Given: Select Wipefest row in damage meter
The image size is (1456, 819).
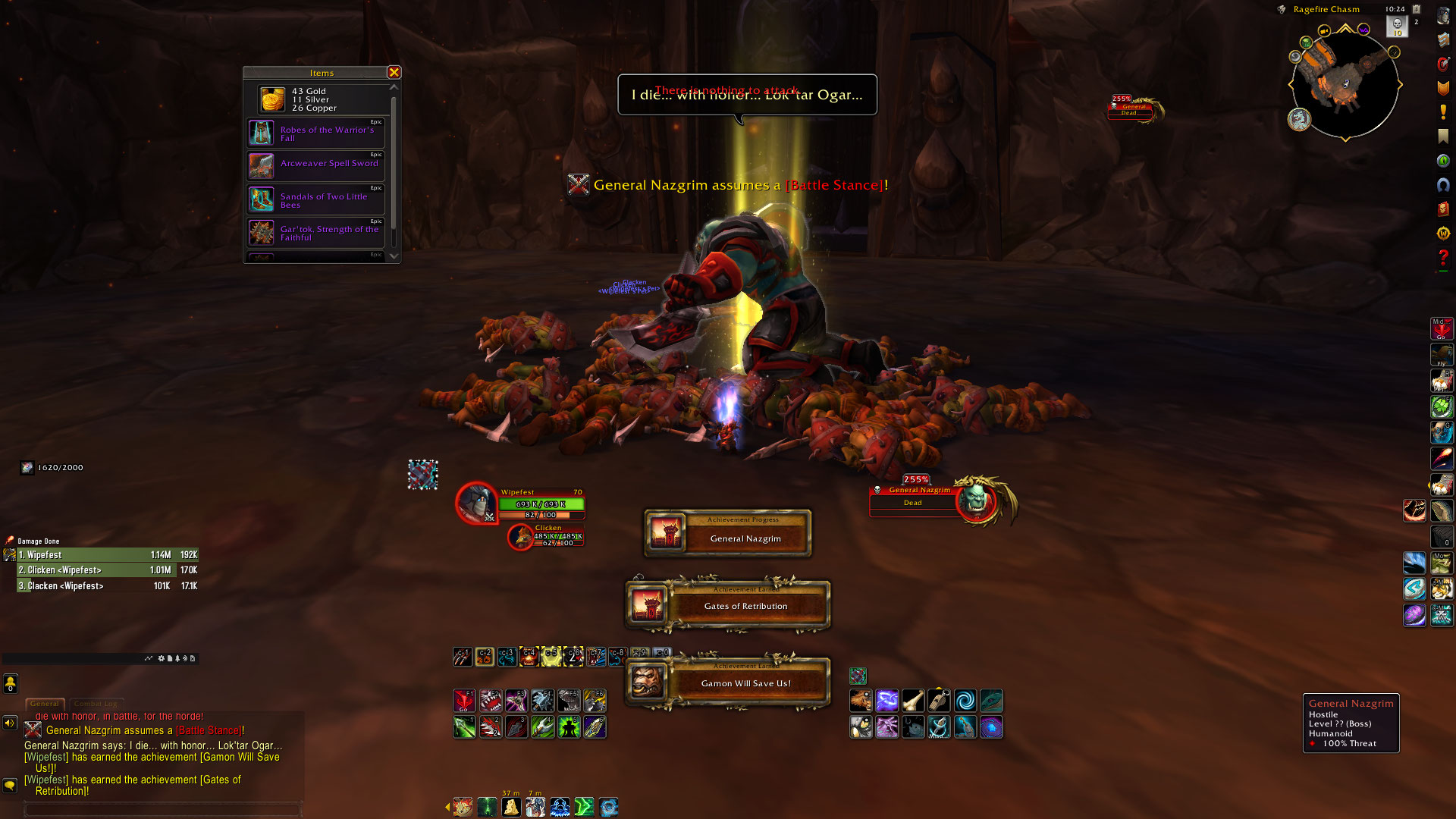Looking at the screenshot, I should pyautogui.click(x=106, y=555).
